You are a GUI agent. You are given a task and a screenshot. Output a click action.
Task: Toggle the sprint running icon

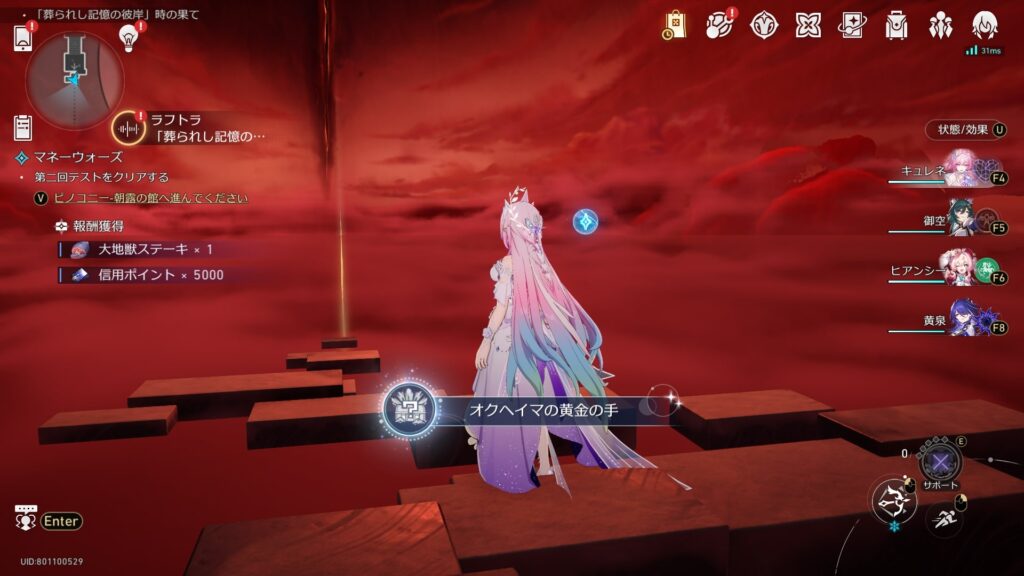[x=944, y=517]
